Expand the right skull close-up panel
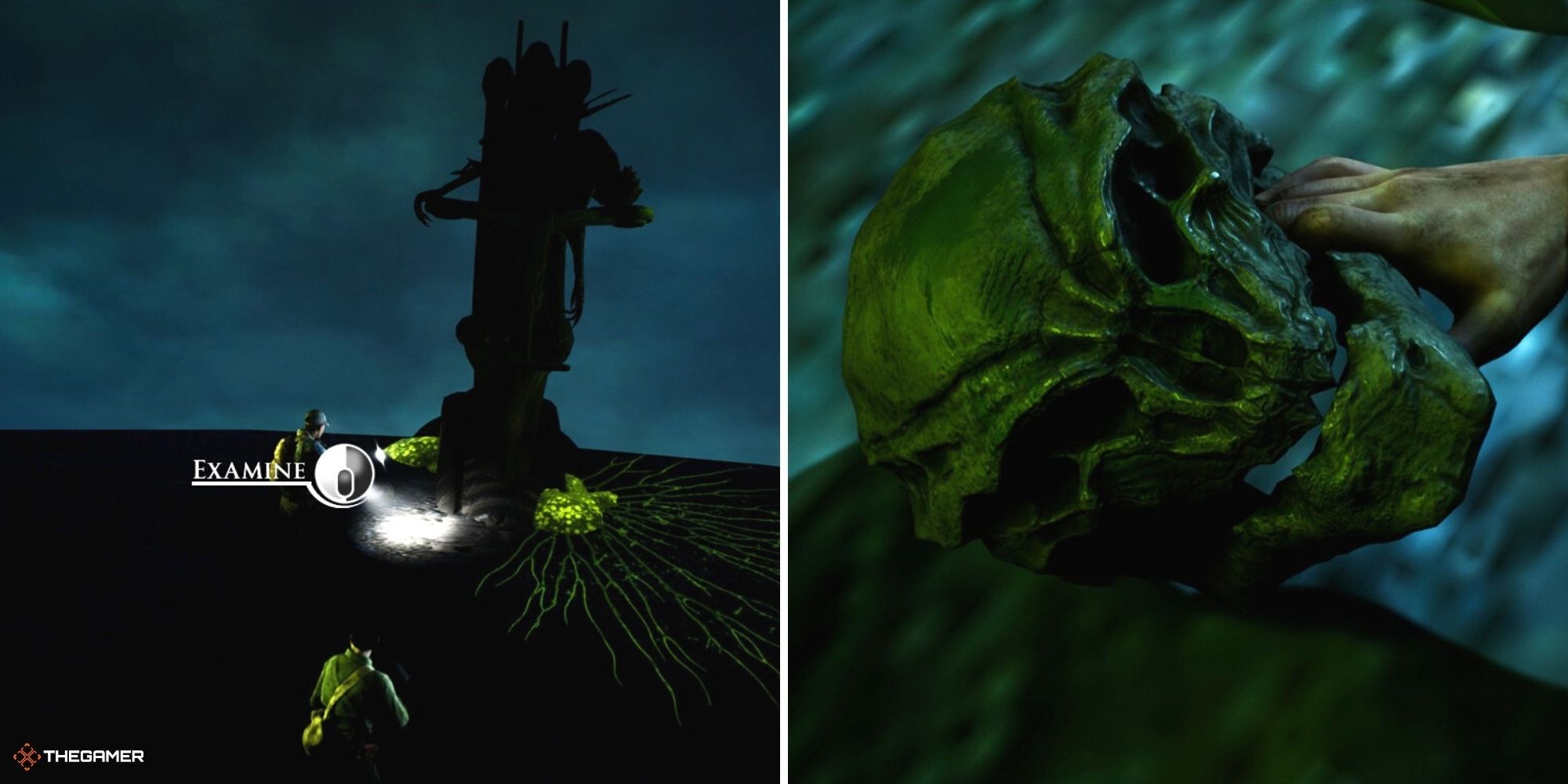 (x=1176, y=392)
